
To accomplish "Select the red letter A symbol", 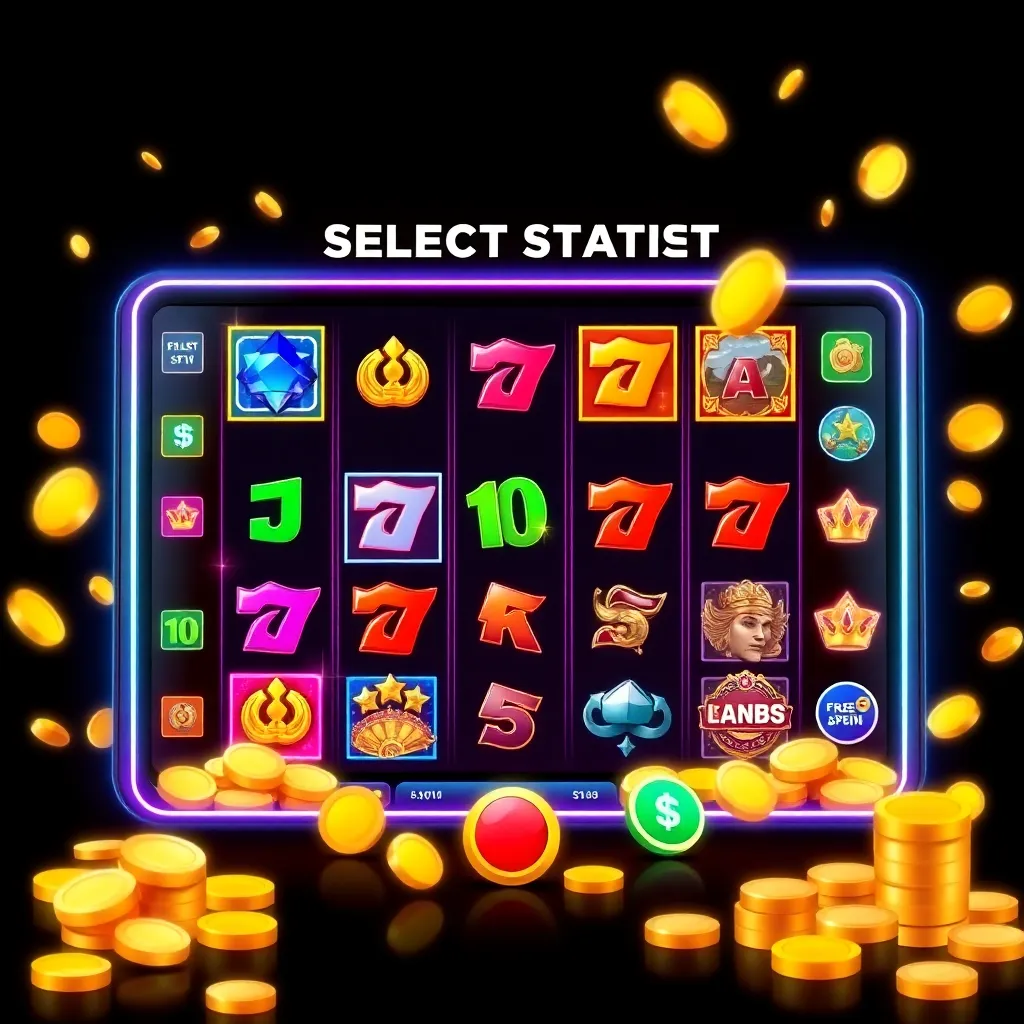I will tap(744, 373).
